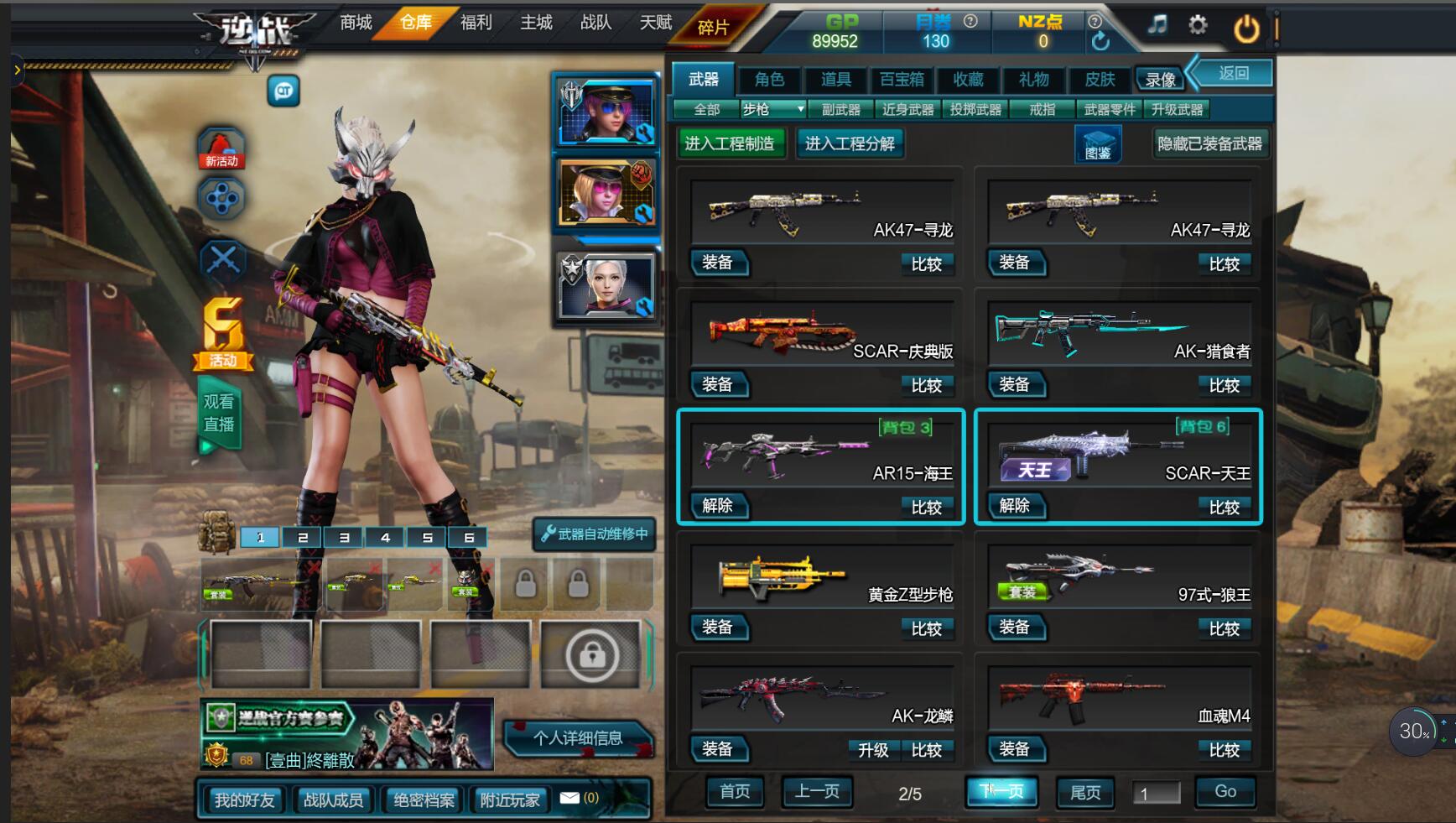Open the 图鉴 encyclopedia icon
Image resolution: width=1456 pixels, height=823 pixels.
(x=1098, y=144)
